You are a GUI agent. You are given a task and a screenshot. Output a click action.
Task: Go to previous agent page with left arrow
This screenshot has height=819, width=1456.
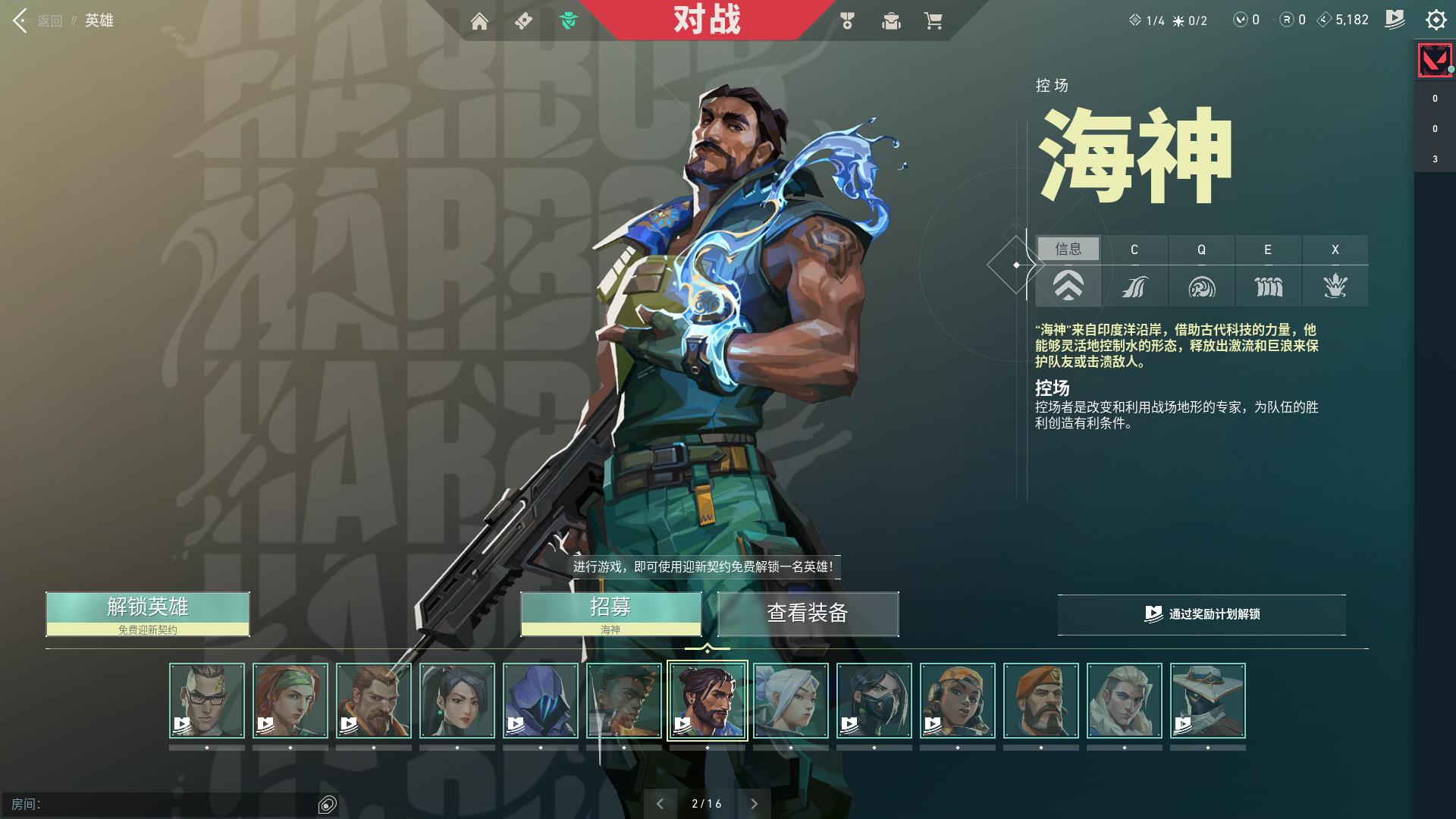tap(661, 802)
